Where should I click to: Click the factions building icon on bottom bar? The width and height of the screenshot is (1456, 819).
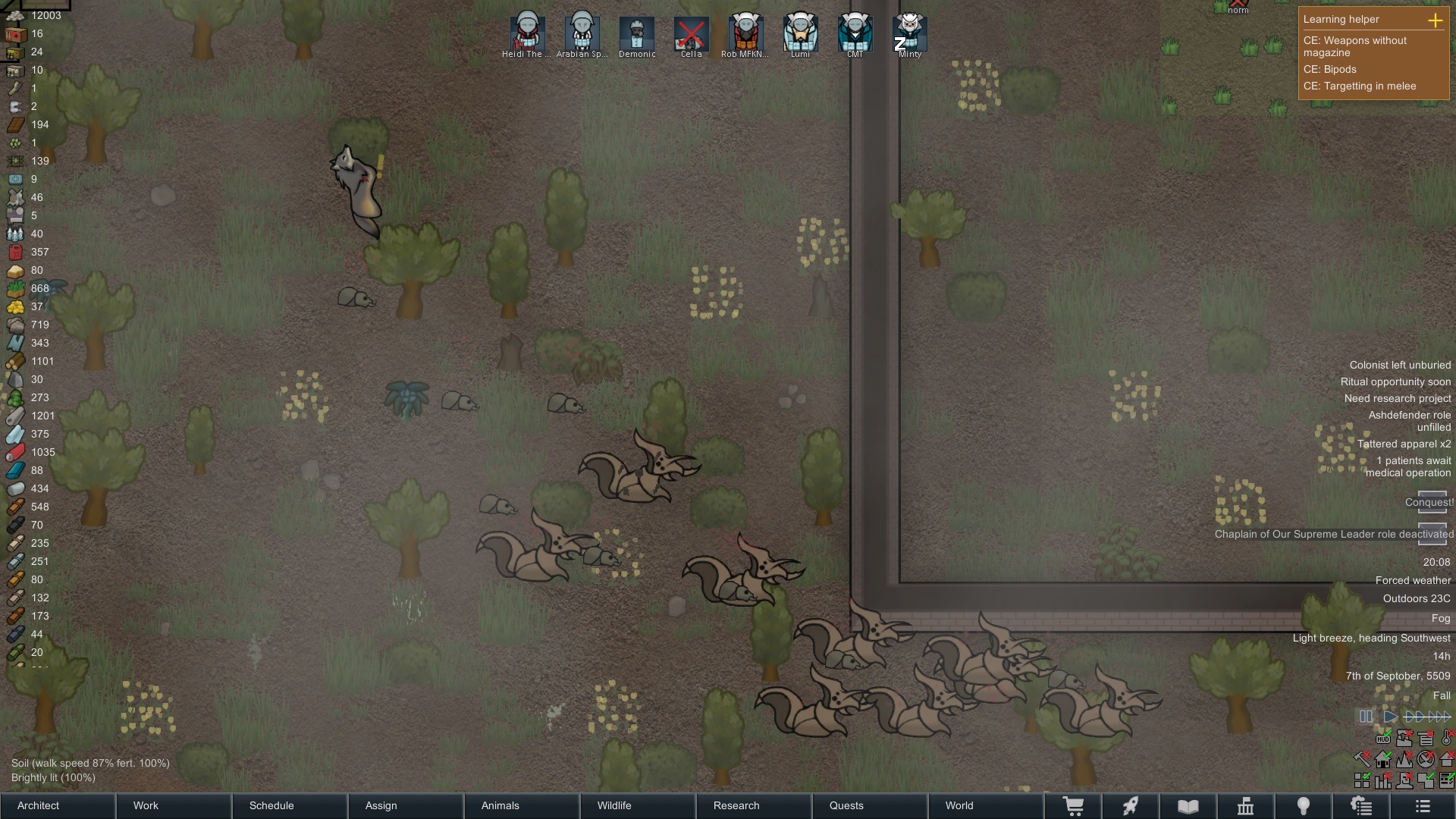click(x=1246, y=805)
